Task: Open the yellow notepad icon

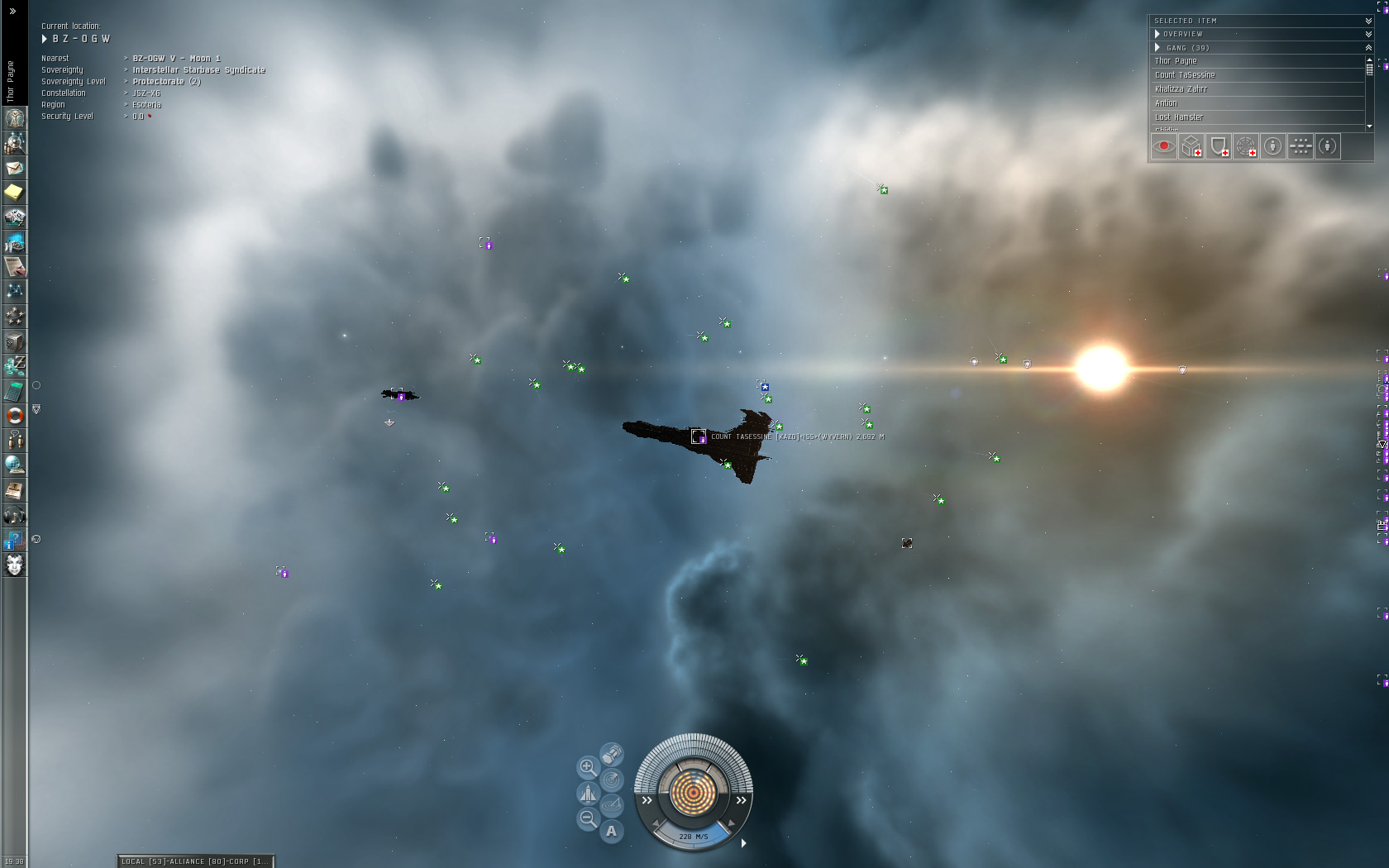Action: [14, 193]
